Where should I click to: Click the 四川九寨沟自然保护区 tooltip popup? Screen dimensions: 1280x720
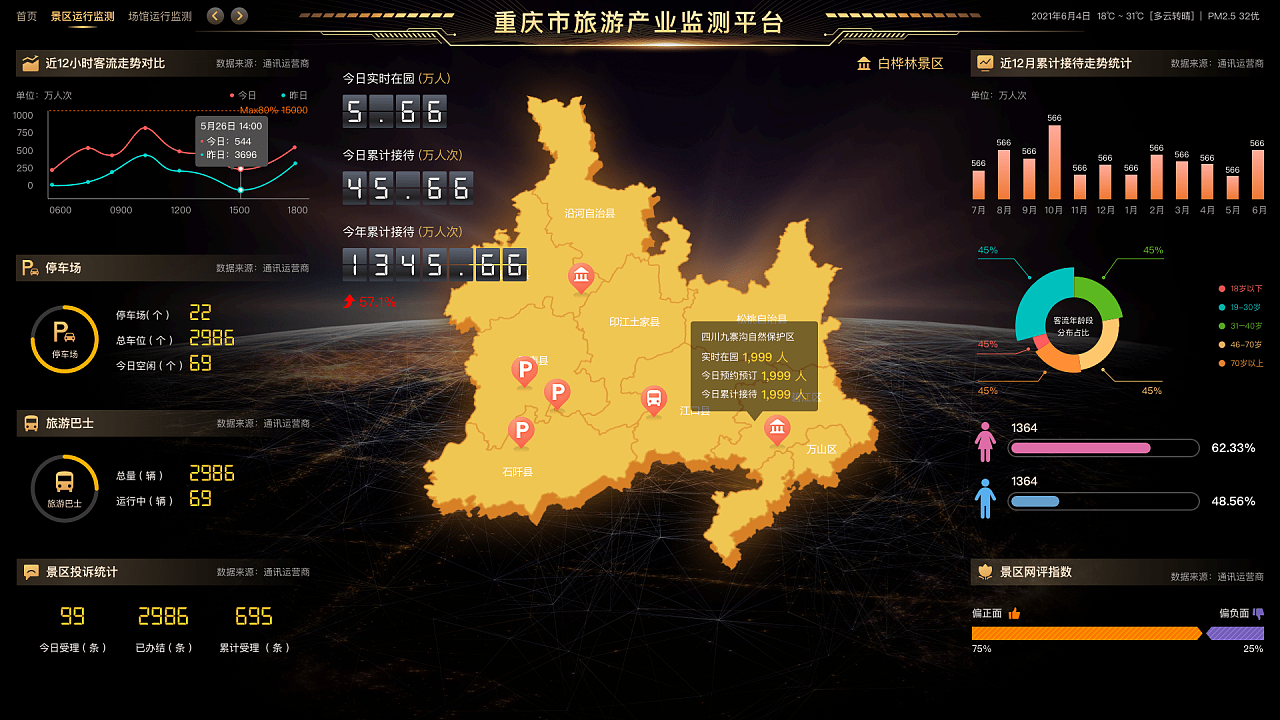[x=752, y=363]
